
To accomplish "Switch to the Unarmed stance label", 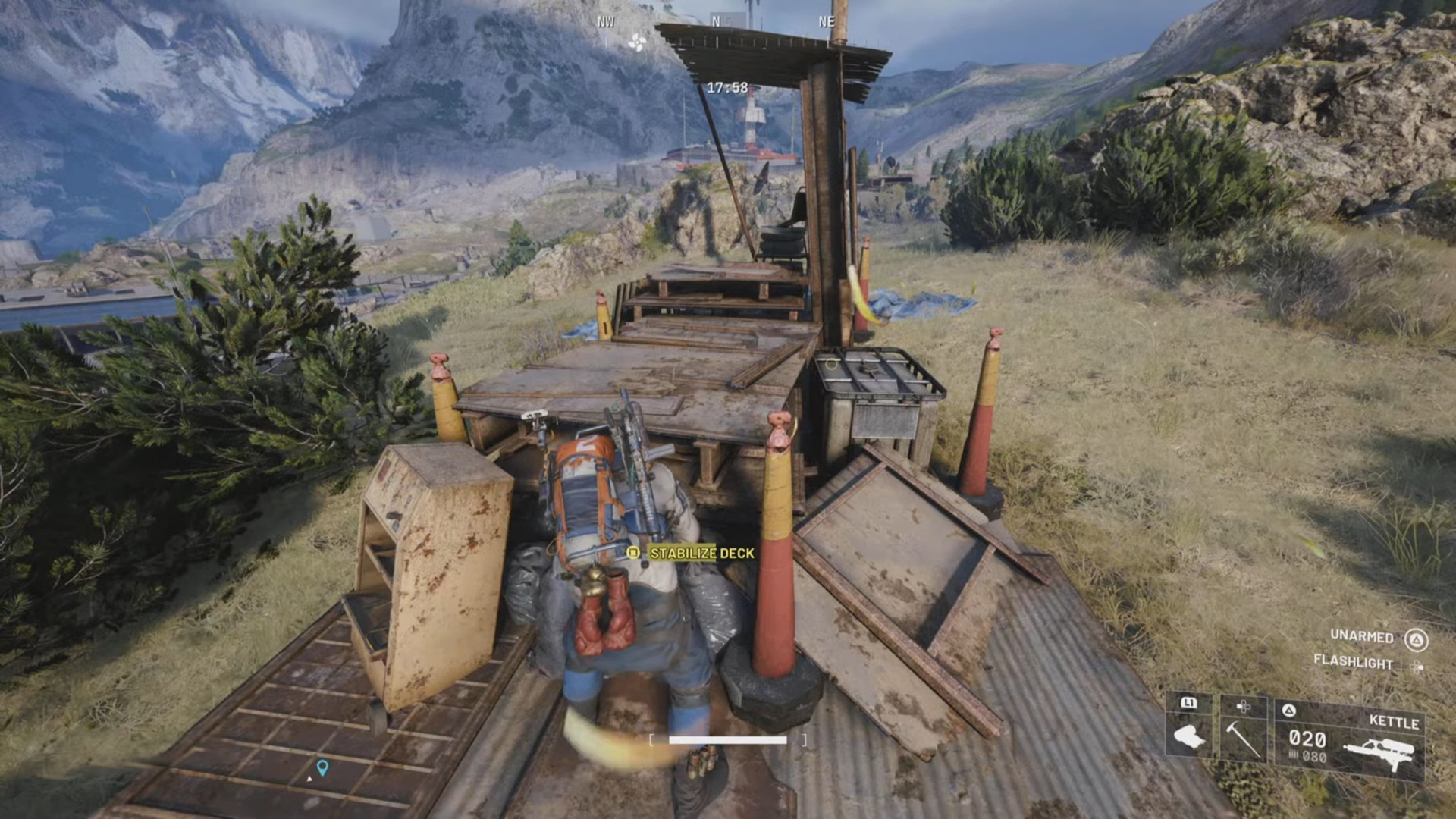I will pyautogui.click(x=1361, y=636).
